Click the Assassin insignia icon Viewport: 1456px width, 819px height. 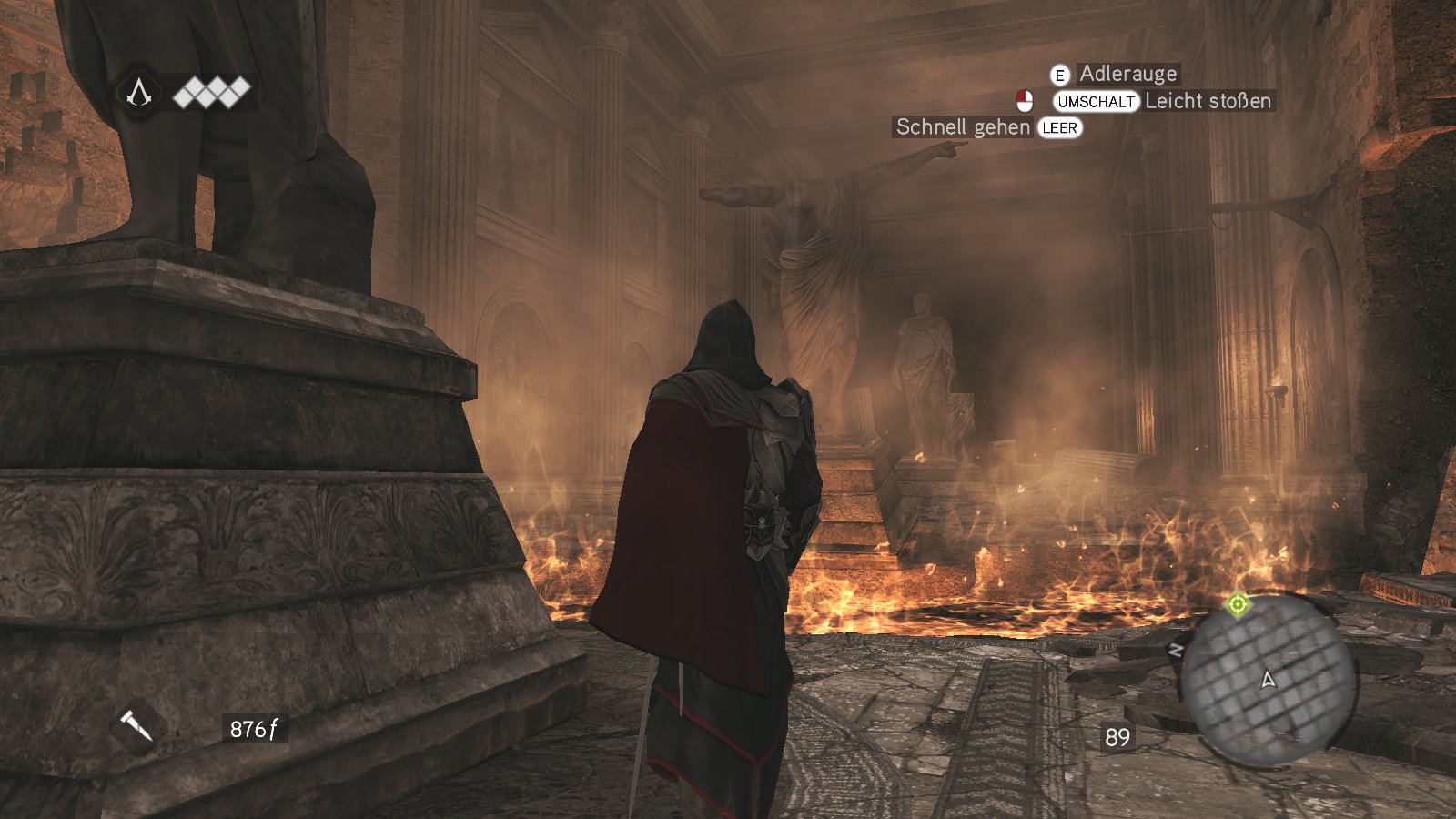point(138,92)
